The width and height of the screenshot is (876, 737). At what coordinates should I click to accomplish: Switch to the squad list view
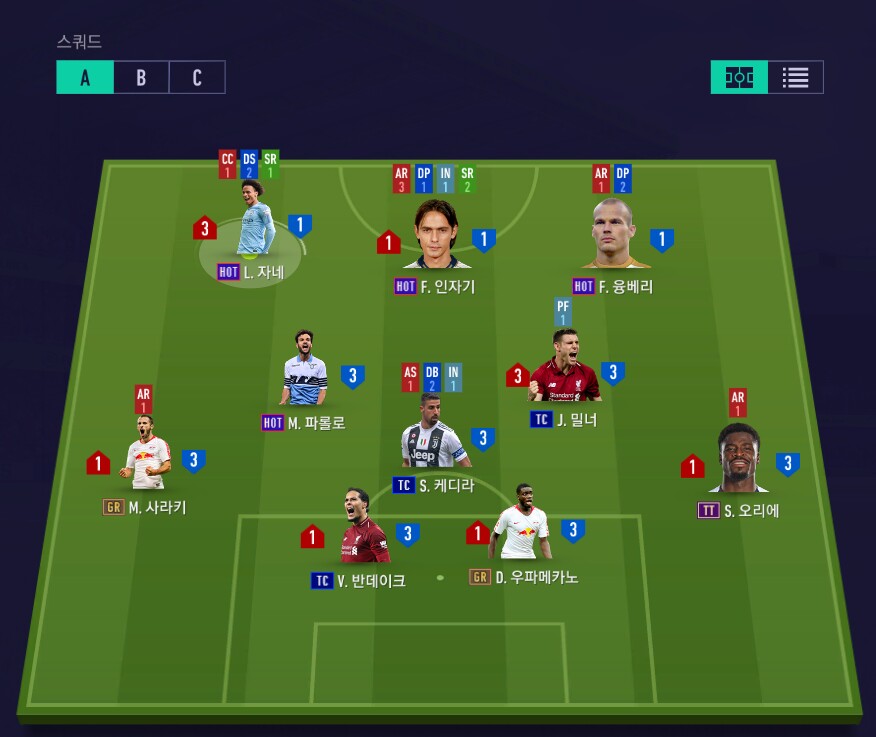pyautogui.click(x=796, y=78)
